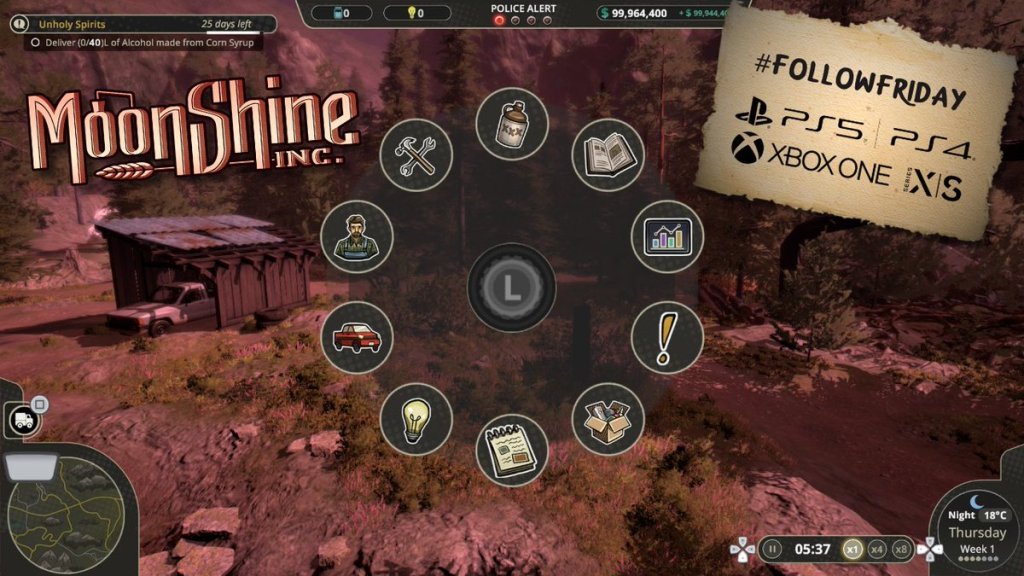The height and width of the screenshot is (576, 1024).
Task: Choose the light bulb icon
Action: click(416, 419)
